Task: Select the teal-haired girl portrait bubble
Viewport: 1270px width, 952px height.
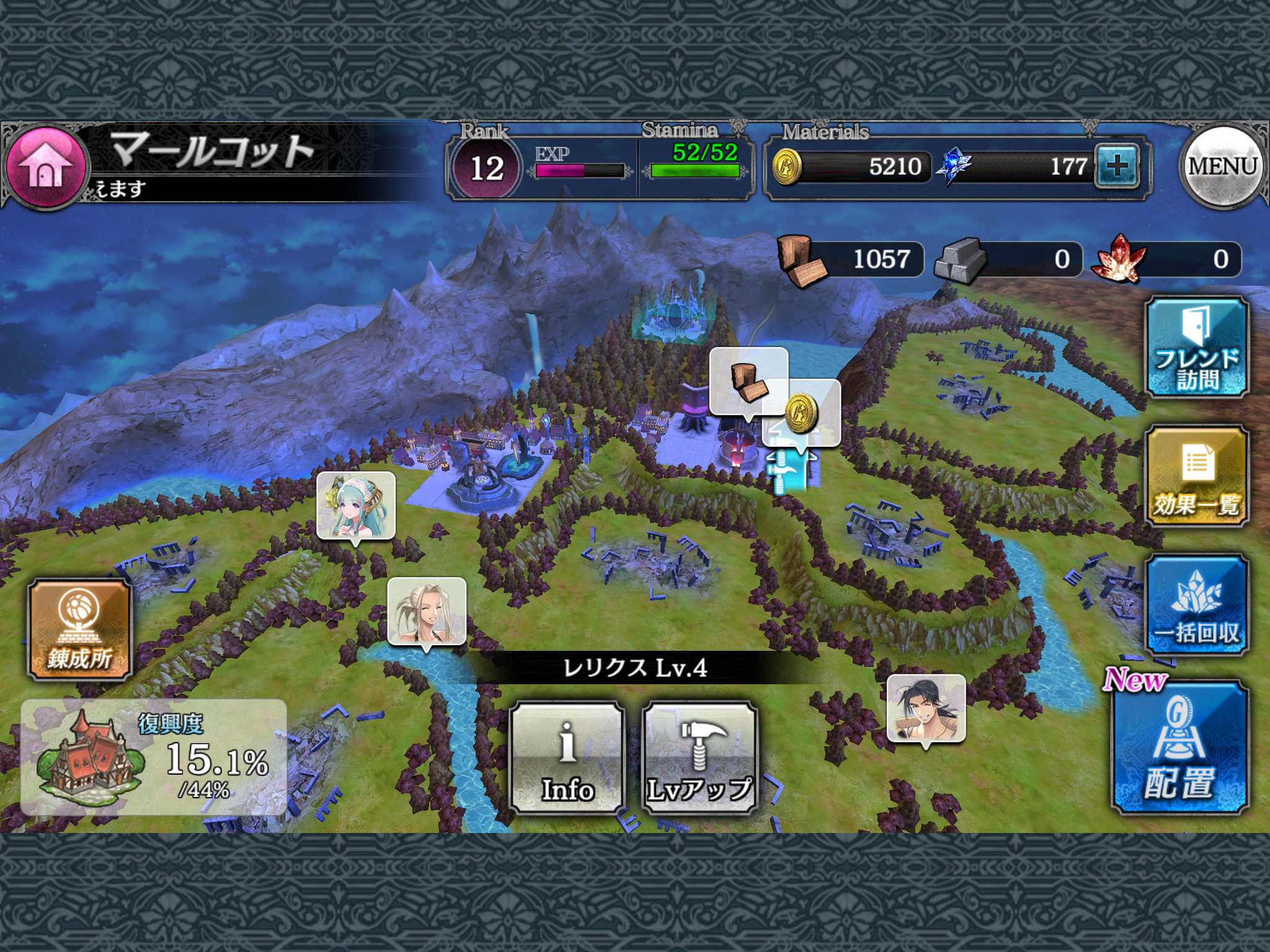Action: (x=356, y=506)
